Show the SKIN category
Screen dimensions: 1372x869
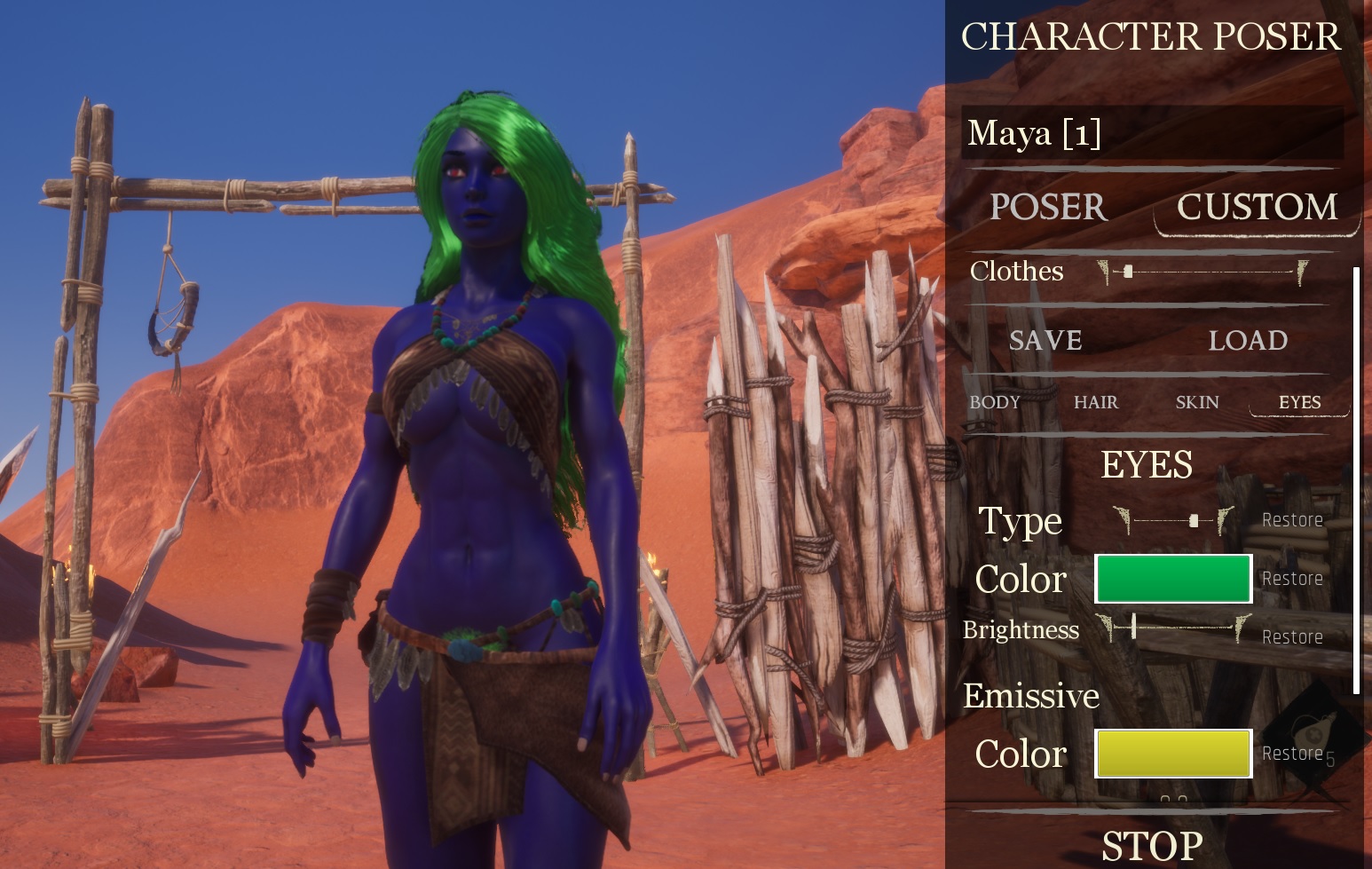point(1197,402)
